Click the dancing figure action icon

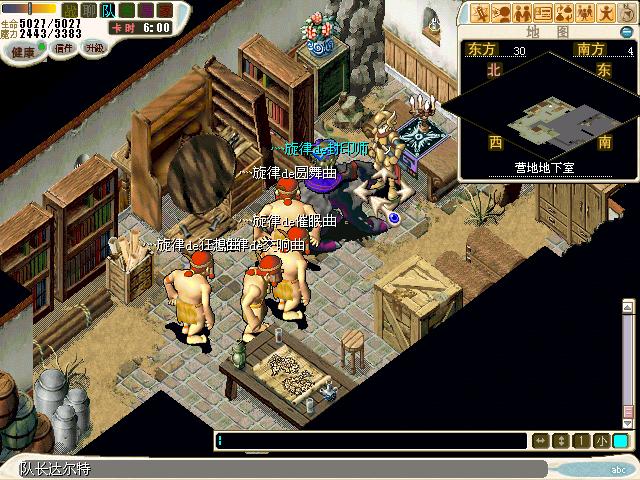[606, 13]
